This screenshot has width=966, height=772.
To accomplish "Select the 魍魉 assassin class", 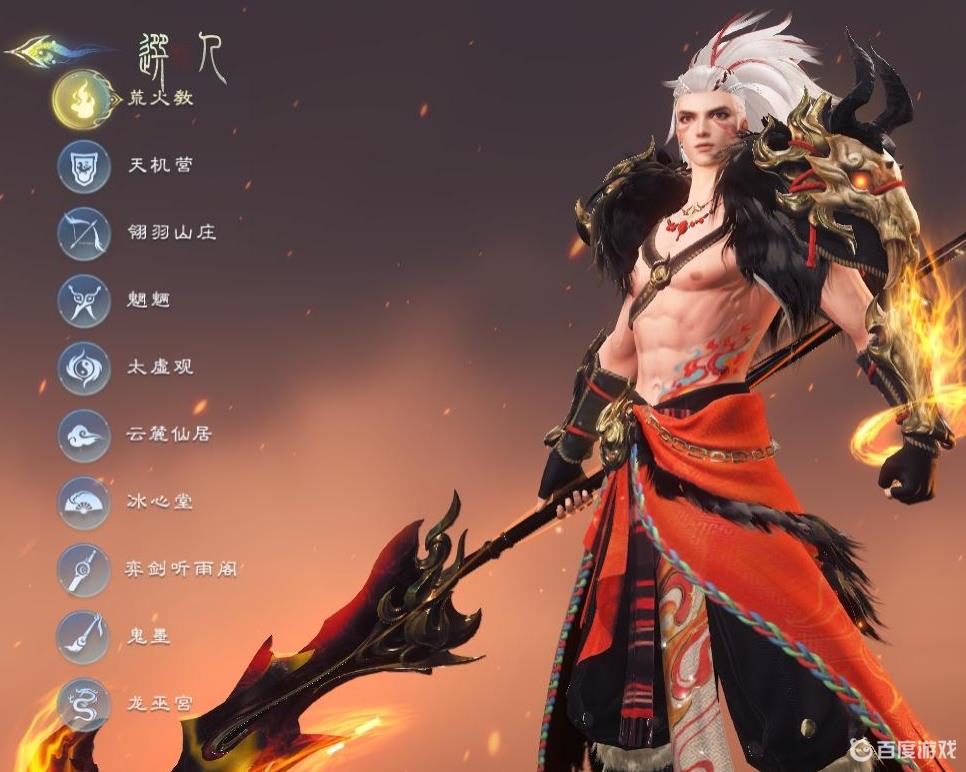I will click(x=84, y=300).
